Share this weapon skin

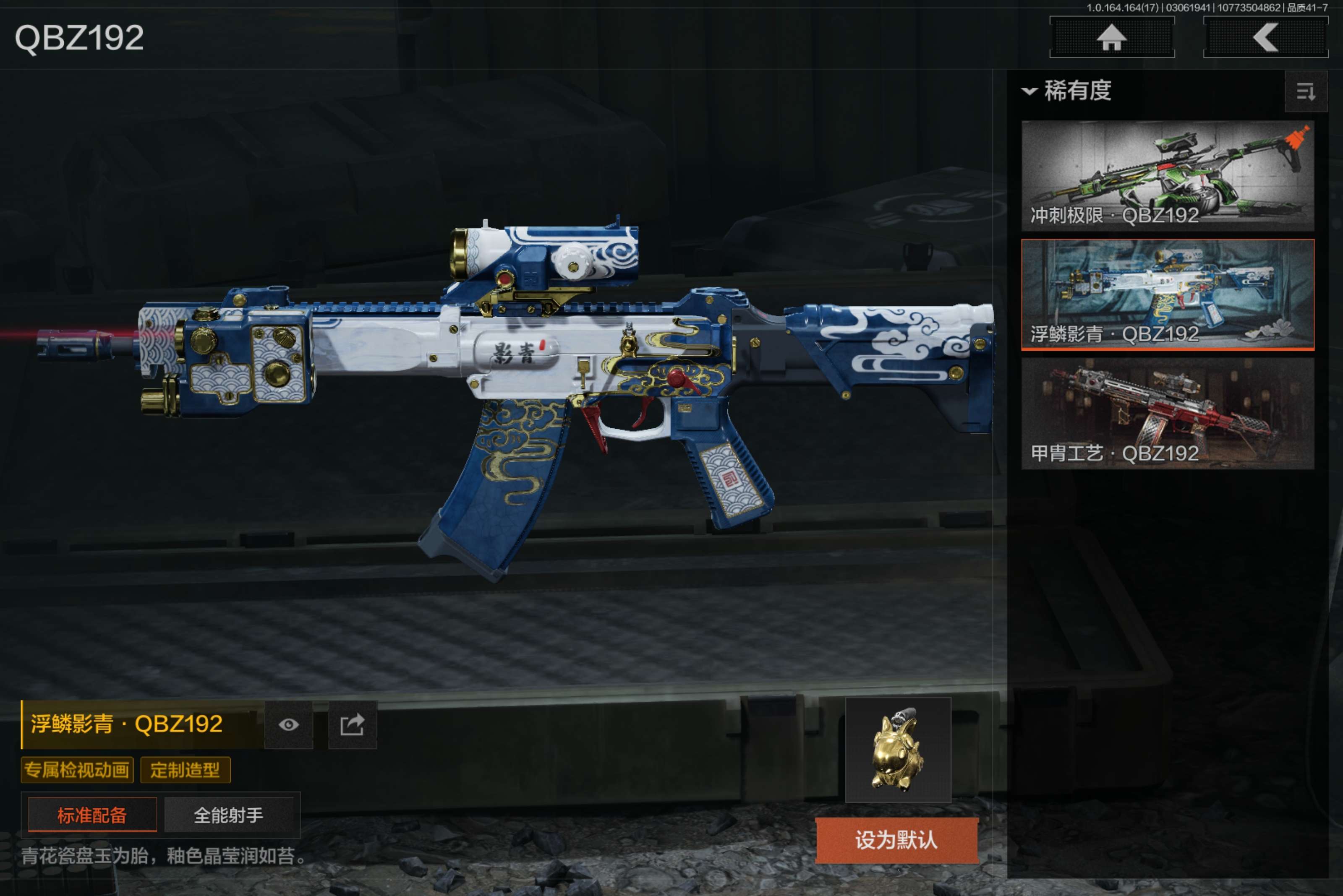(352, 724)
